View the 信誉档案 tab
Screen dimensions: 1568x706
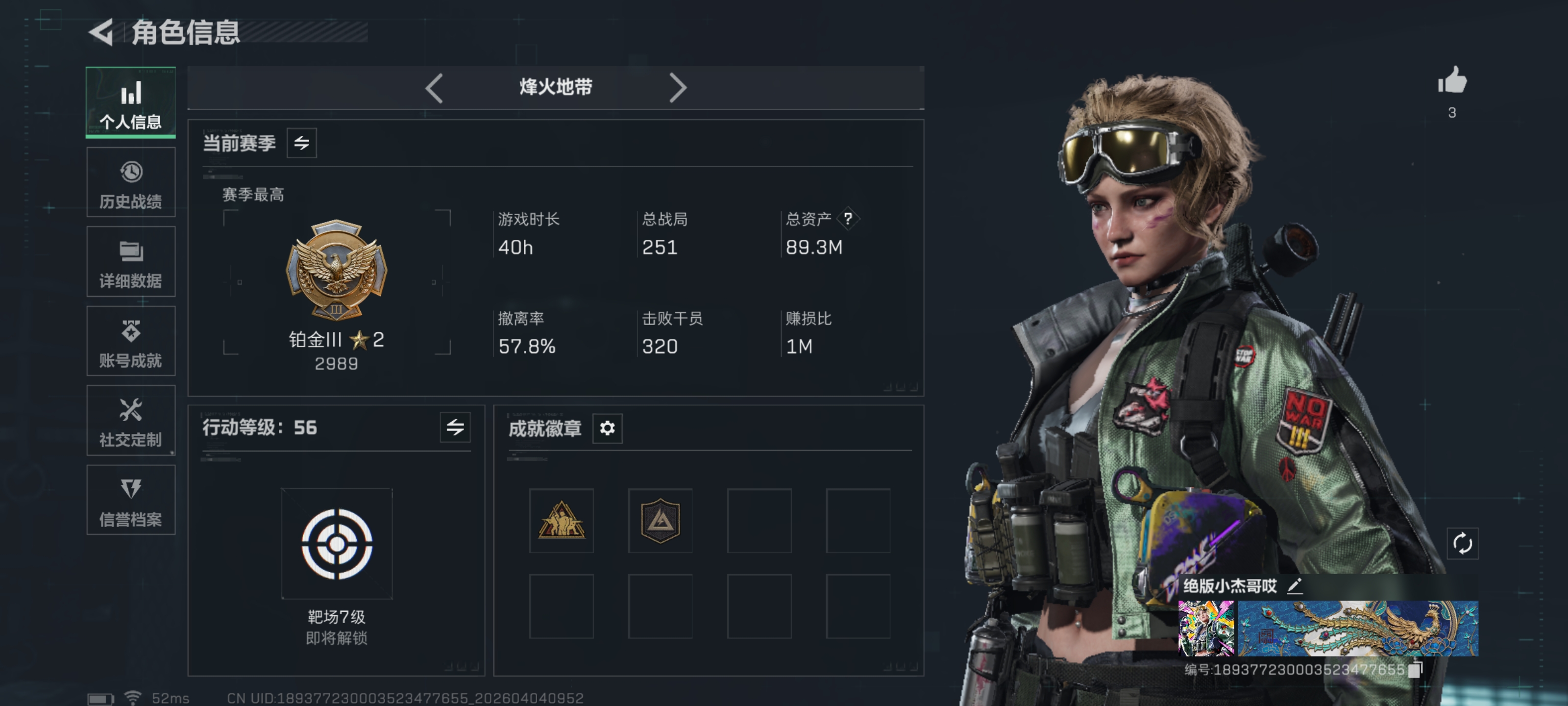click(x=131, y=501)
